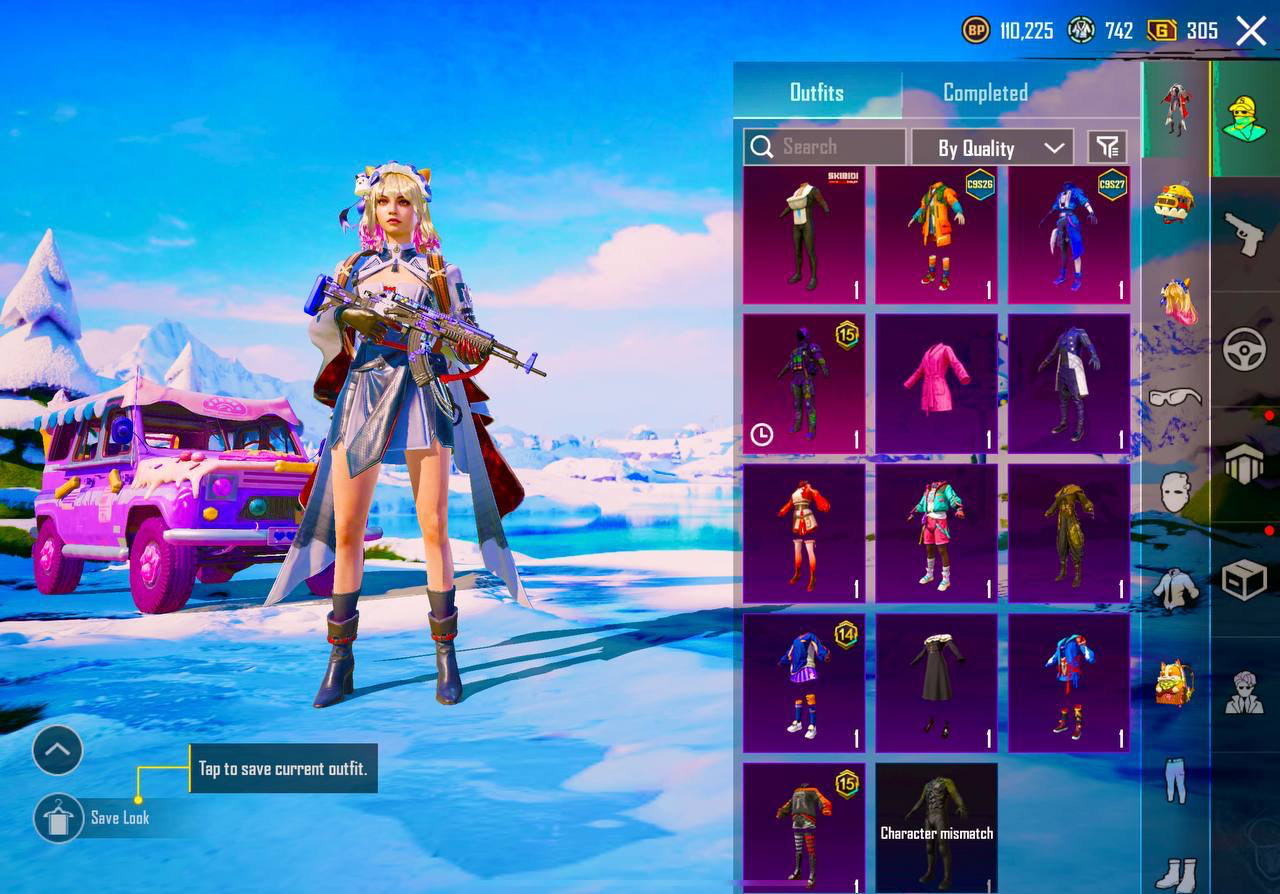Open the outfit filter options

(1107, 147)
